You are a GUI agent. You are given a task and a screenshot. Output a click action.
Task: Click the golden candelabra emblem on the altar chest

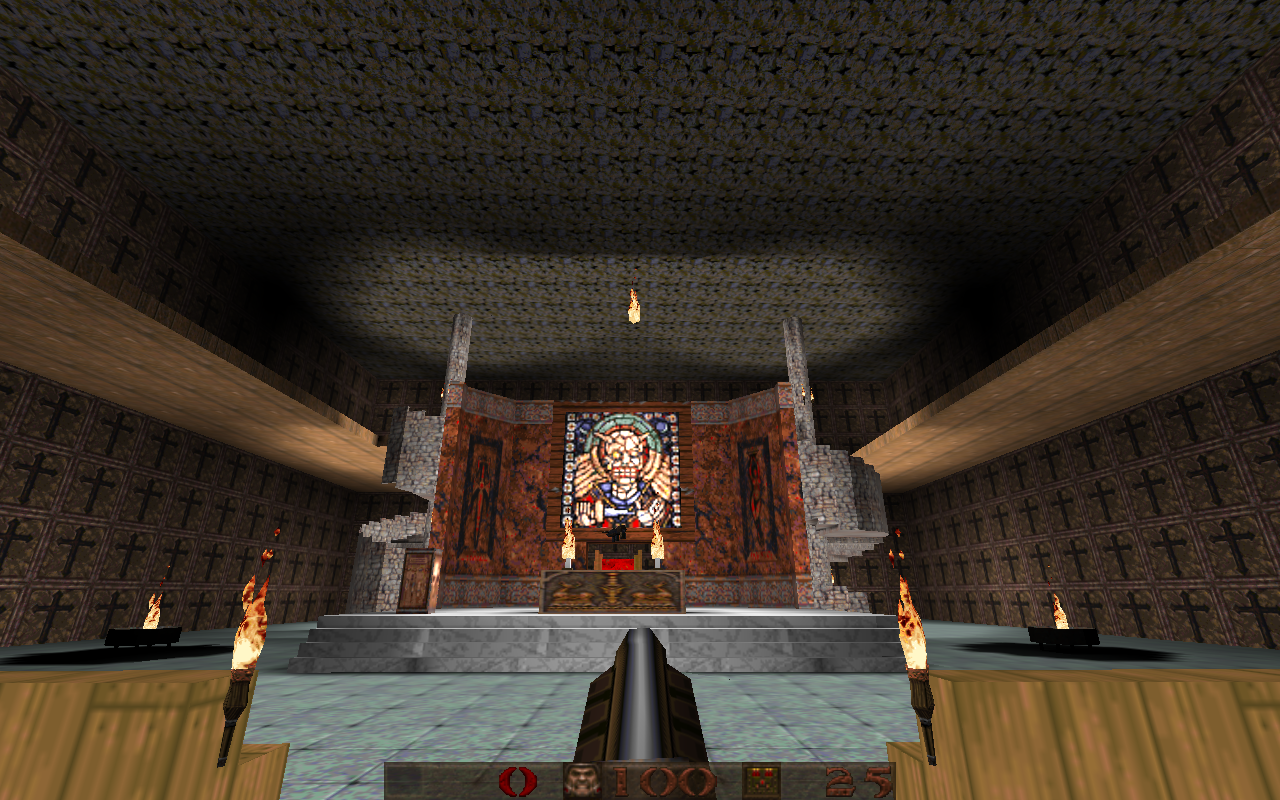(611, 592)
